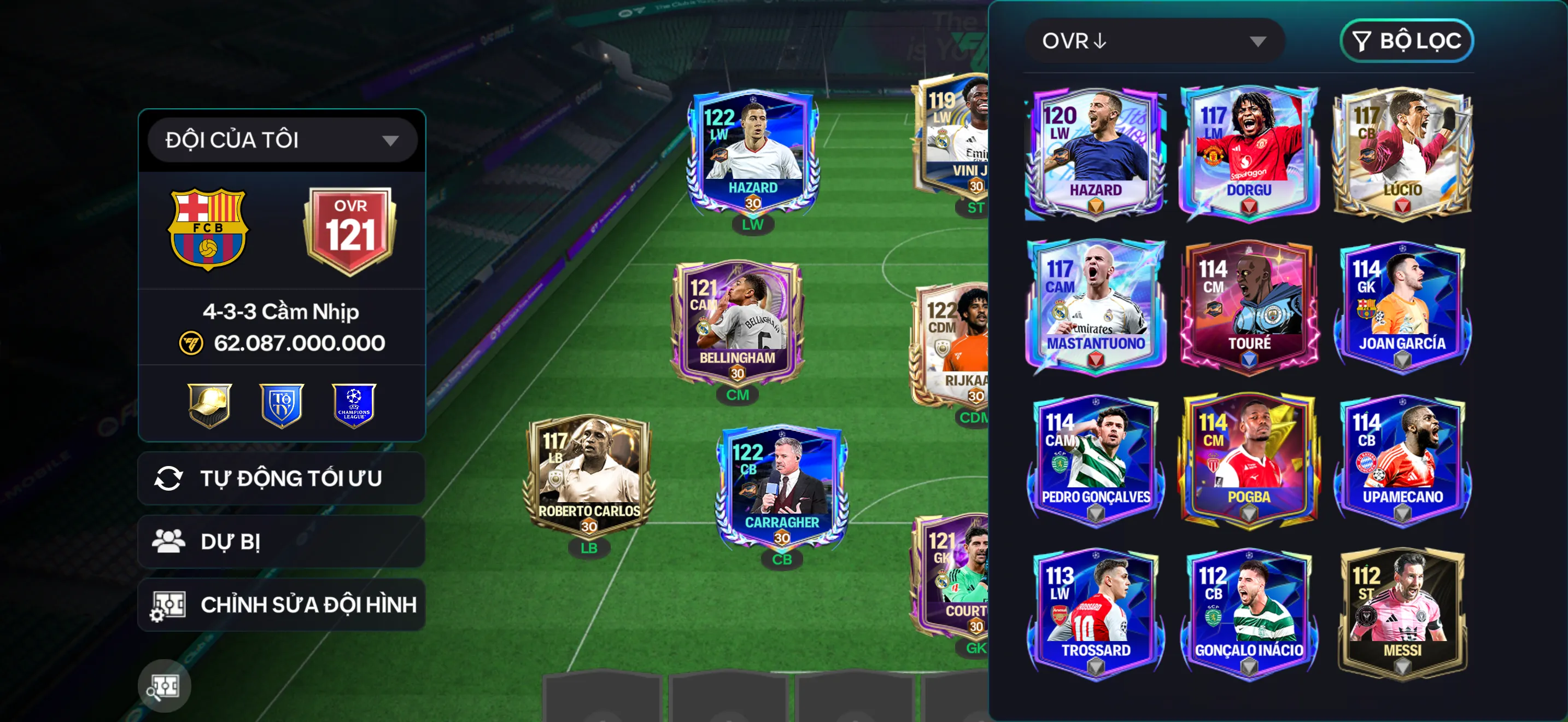Open the DỰ BỊ substitutes menu
Image resolution: width=1568 pixels, height=722 pixels.
[x=282, y=541]
